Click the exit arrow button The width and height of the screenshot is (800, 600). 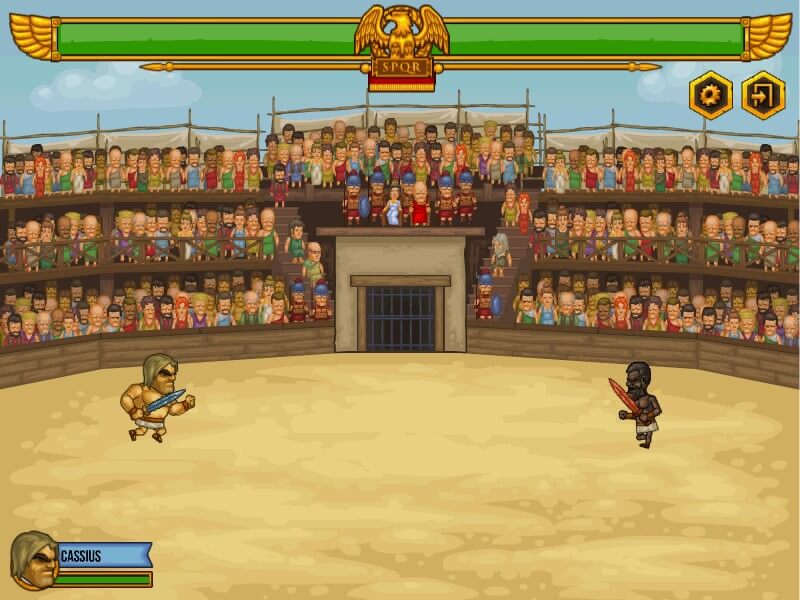[763, 96]
